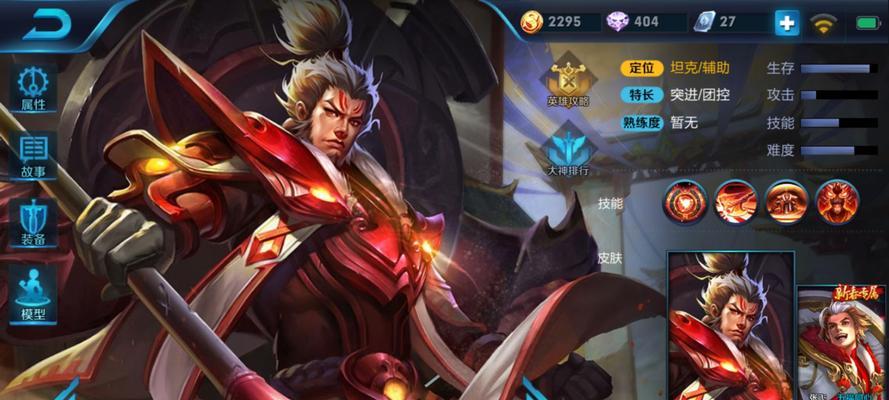Screen dimensions: 889x400
Task: Tap the purple diamond balance 404
Action: click(x=636, y=22)
